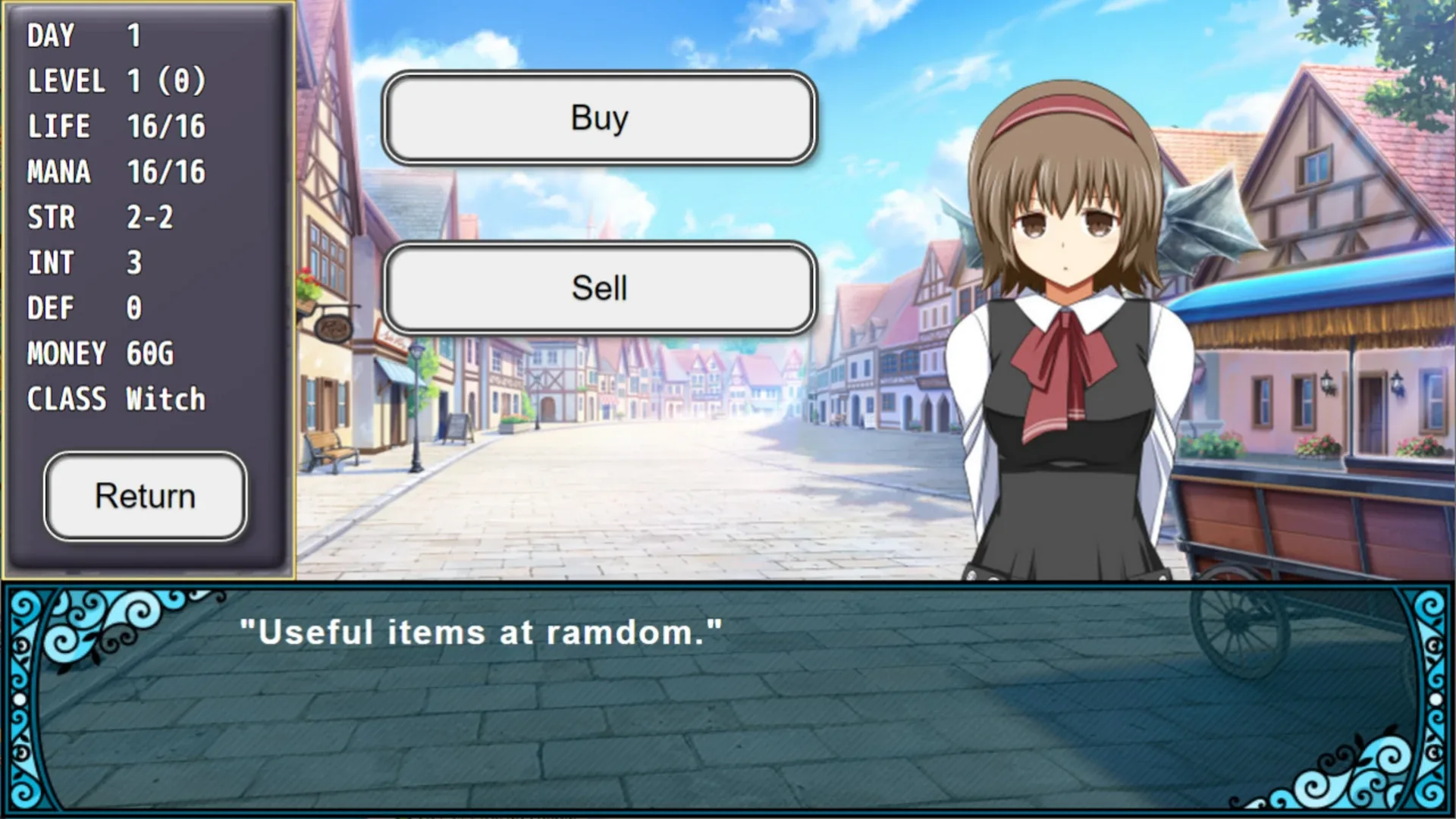Select the STR 2-2 stat
Viewport: 1456px width, 819px height.
pos(99,217)
